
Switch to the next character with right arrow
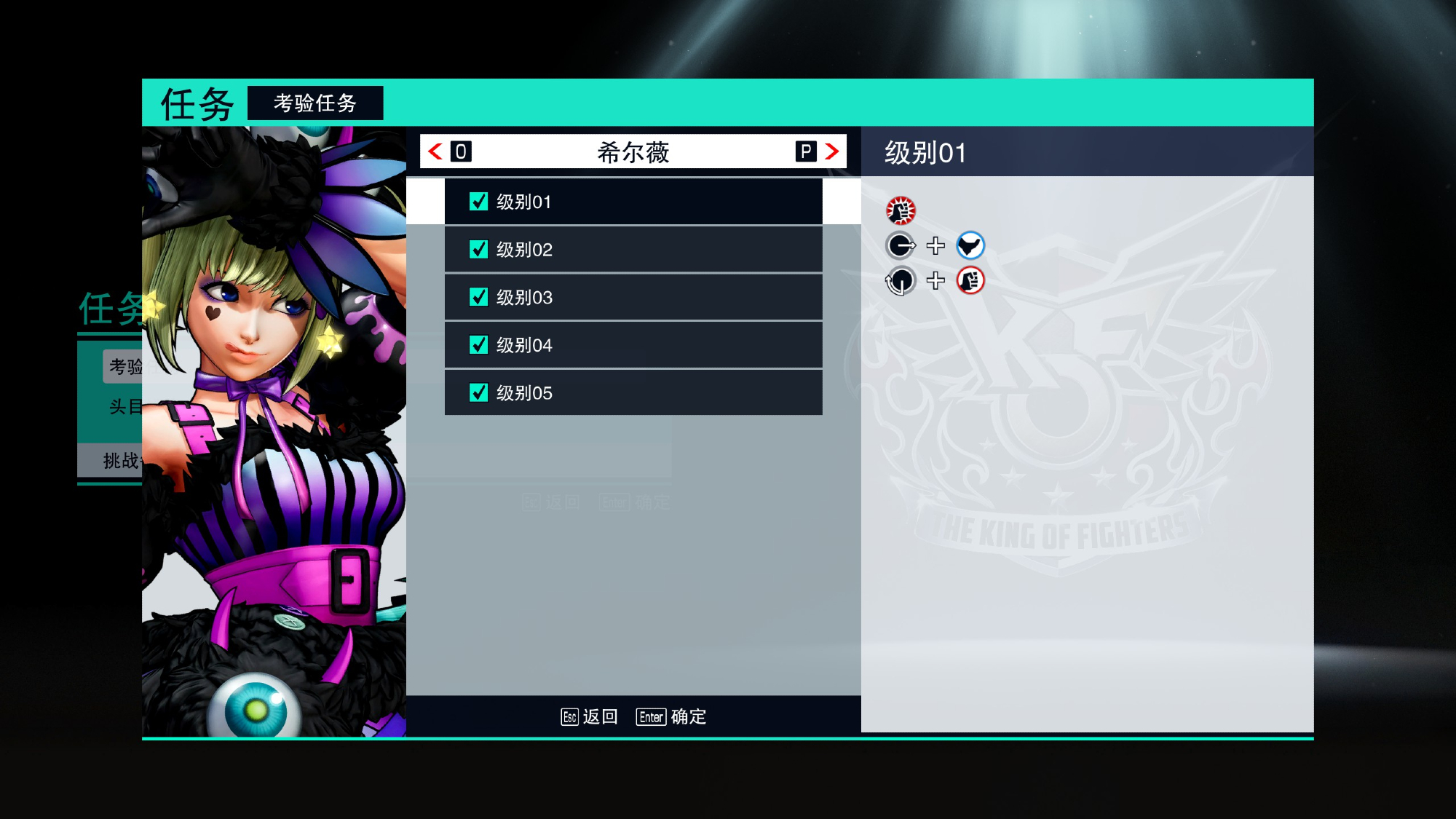click(831, 151)
